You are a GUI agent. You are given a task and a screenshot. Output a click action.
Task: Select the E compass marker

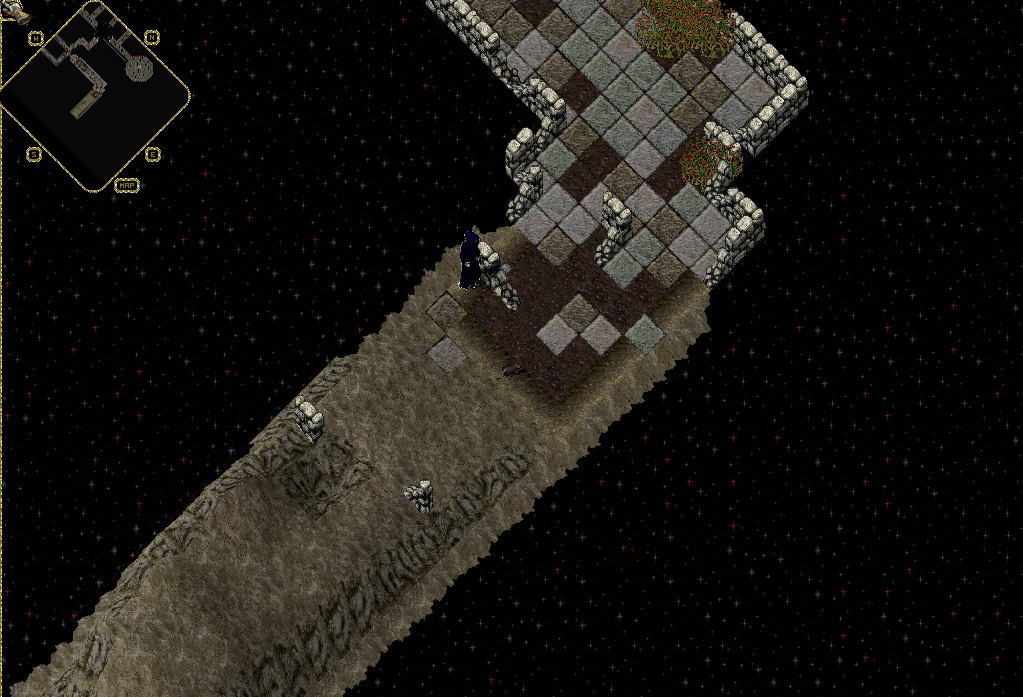pos(151,154)
